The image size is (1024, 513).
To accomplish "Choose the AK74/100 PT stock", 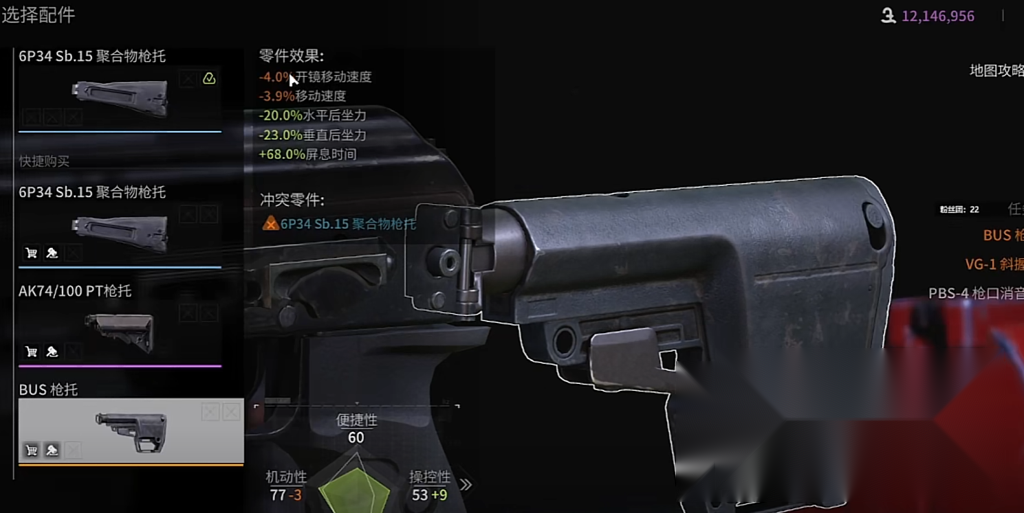I will (x=120, y=326).
